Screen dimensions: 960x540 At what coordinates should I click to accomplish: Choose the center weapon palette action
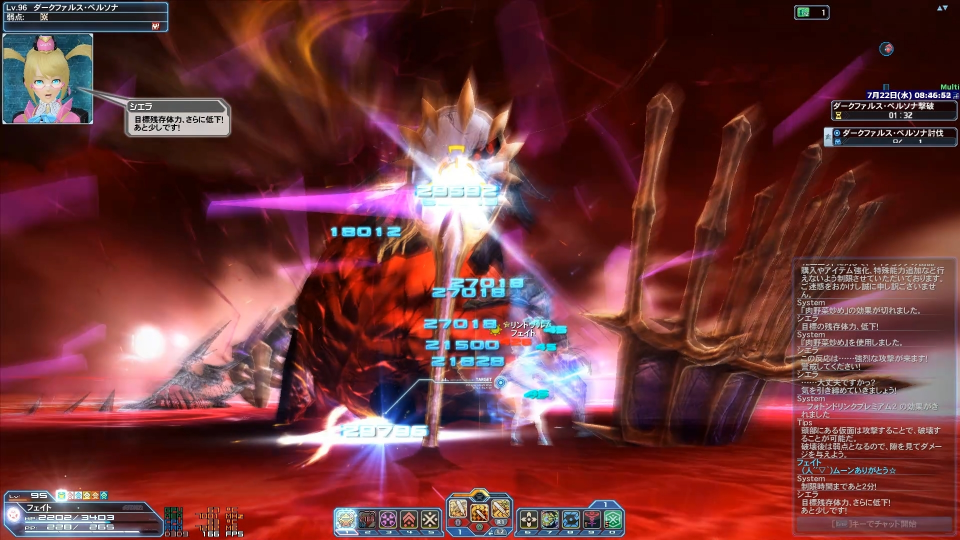(479, 511)
